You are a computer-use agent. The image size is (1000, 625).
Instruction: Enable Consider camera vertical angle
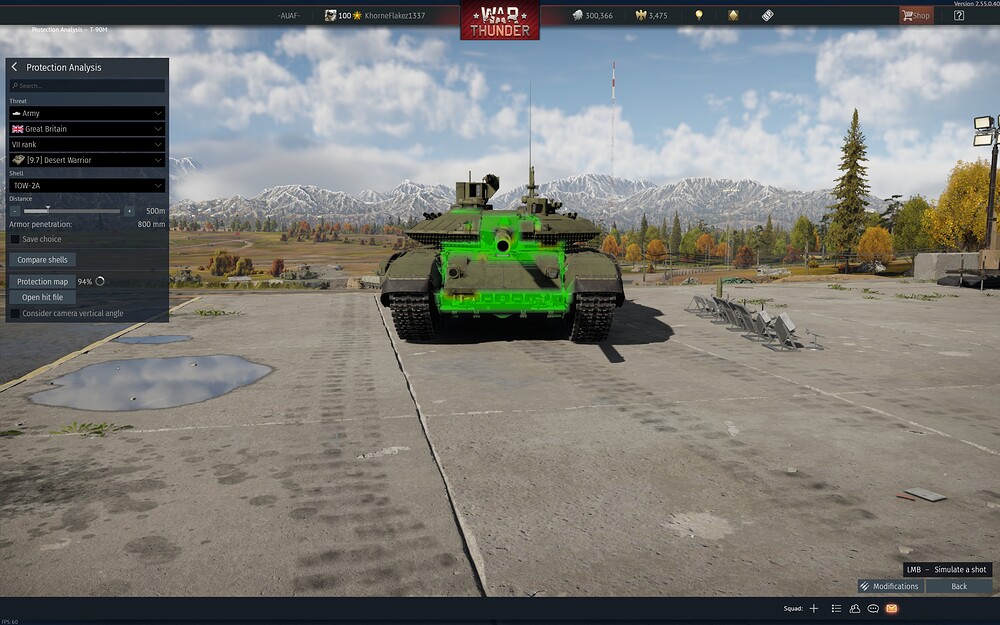[x=15, y=313]
